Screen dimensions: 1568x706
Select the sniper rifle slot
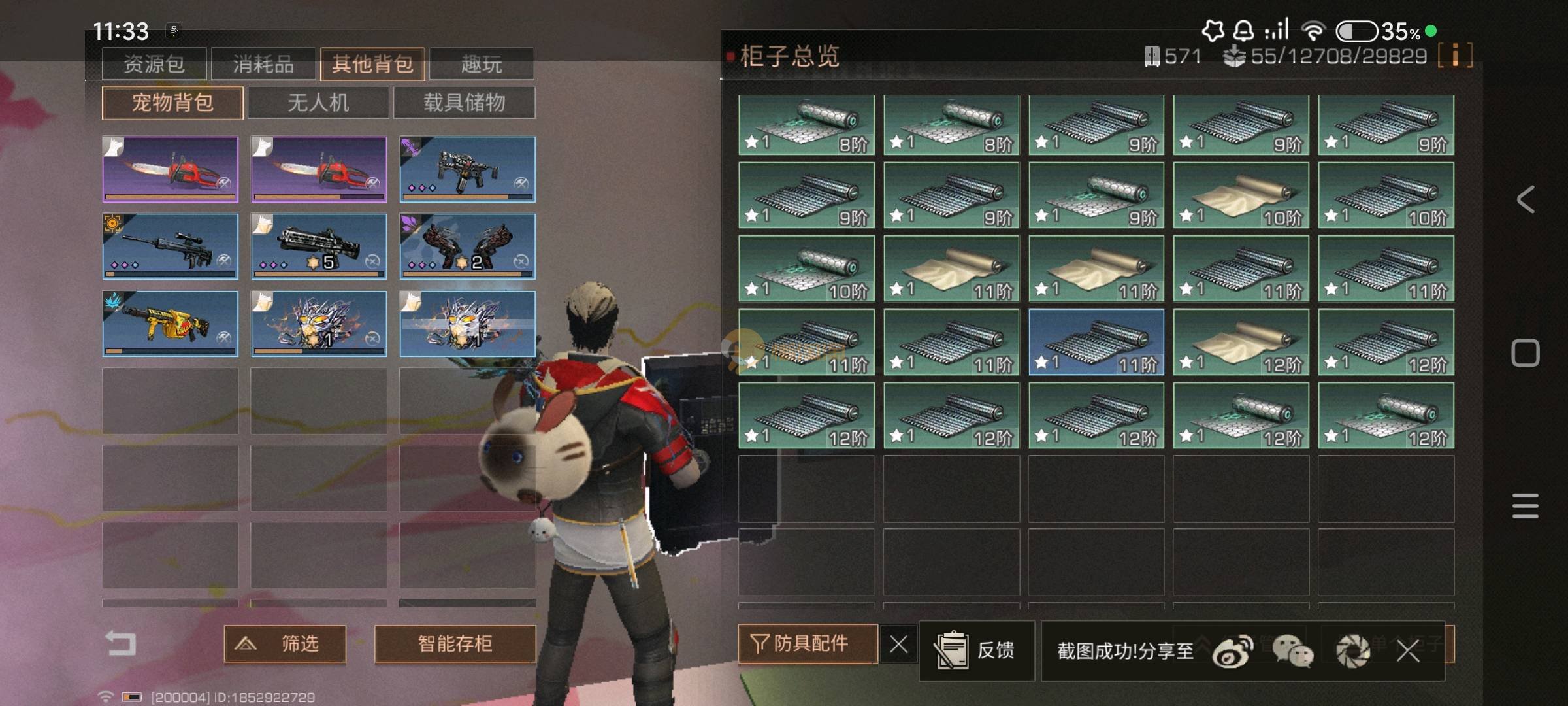tap(170, 246)
